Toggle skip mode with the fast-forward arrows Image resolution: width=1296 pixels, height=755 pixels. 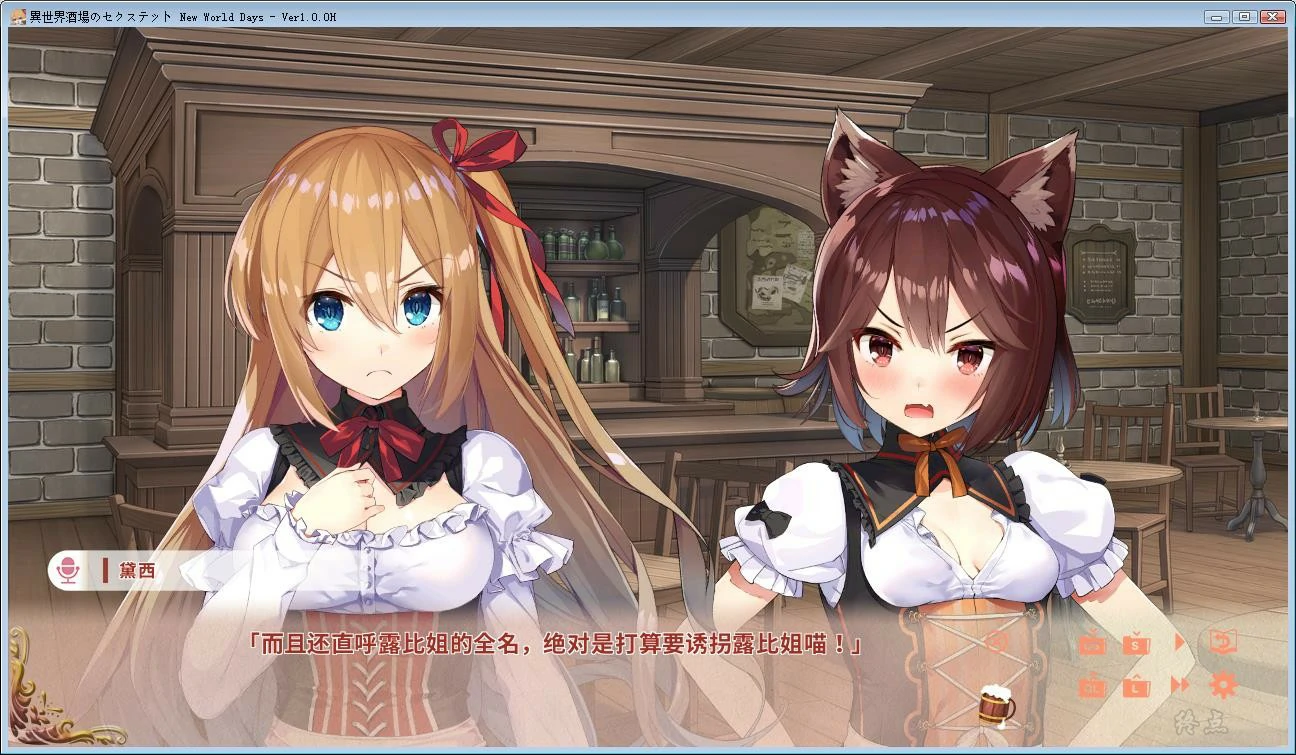click(1181, 686)
